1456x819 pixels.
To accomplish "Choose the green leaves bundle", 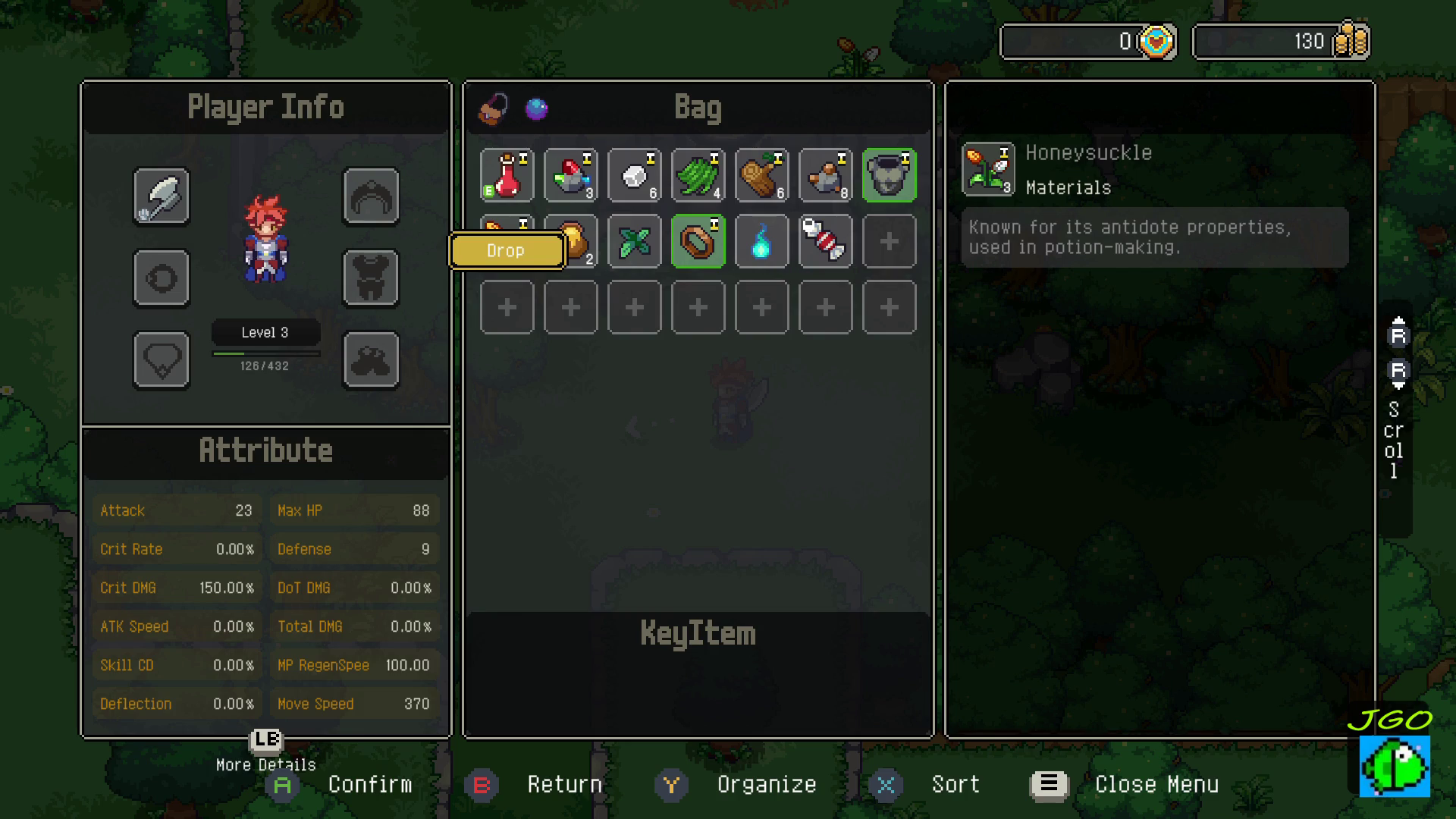I will [698, 175].
